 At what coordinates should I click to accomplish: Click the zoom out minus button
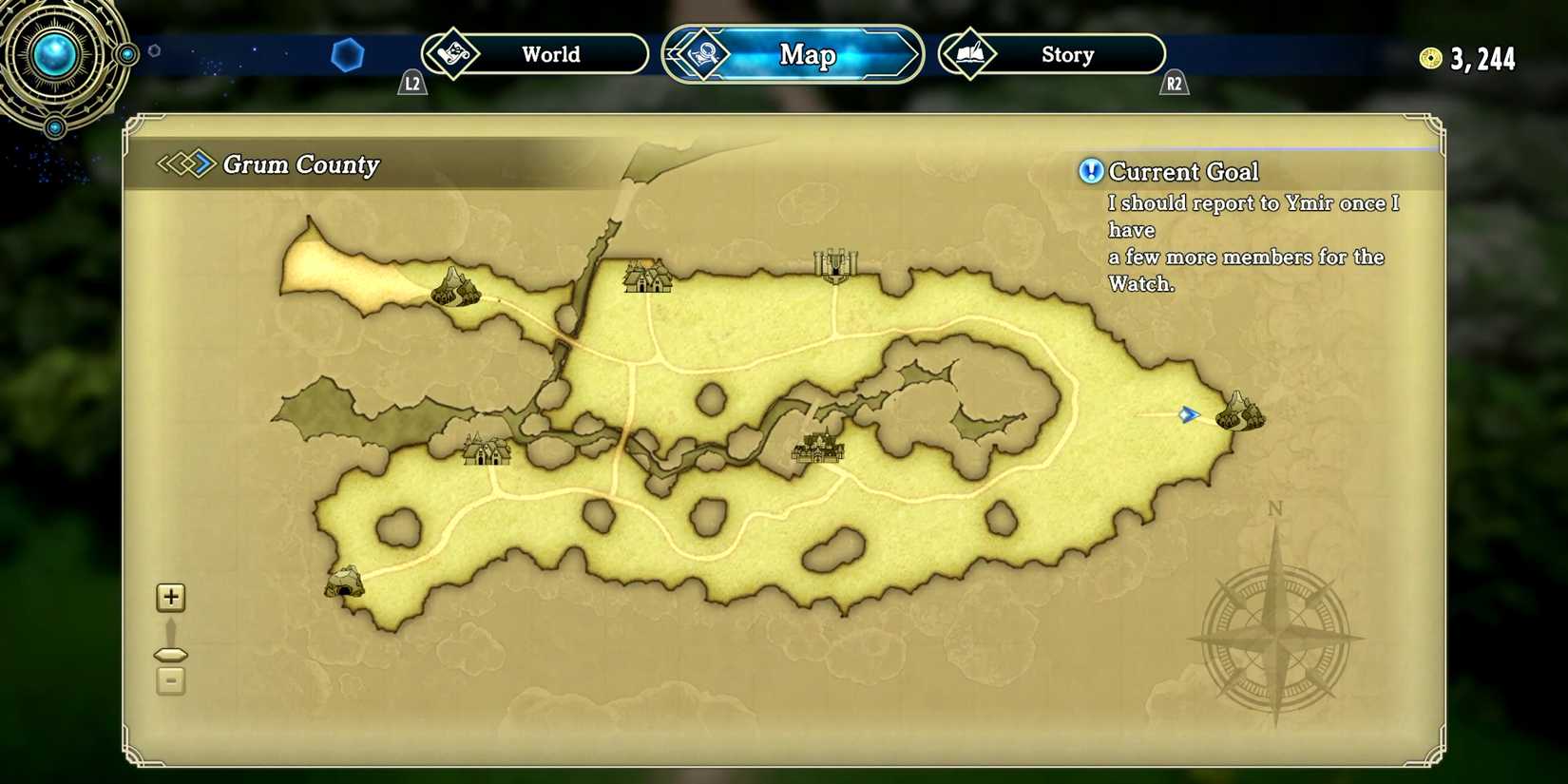170,680
